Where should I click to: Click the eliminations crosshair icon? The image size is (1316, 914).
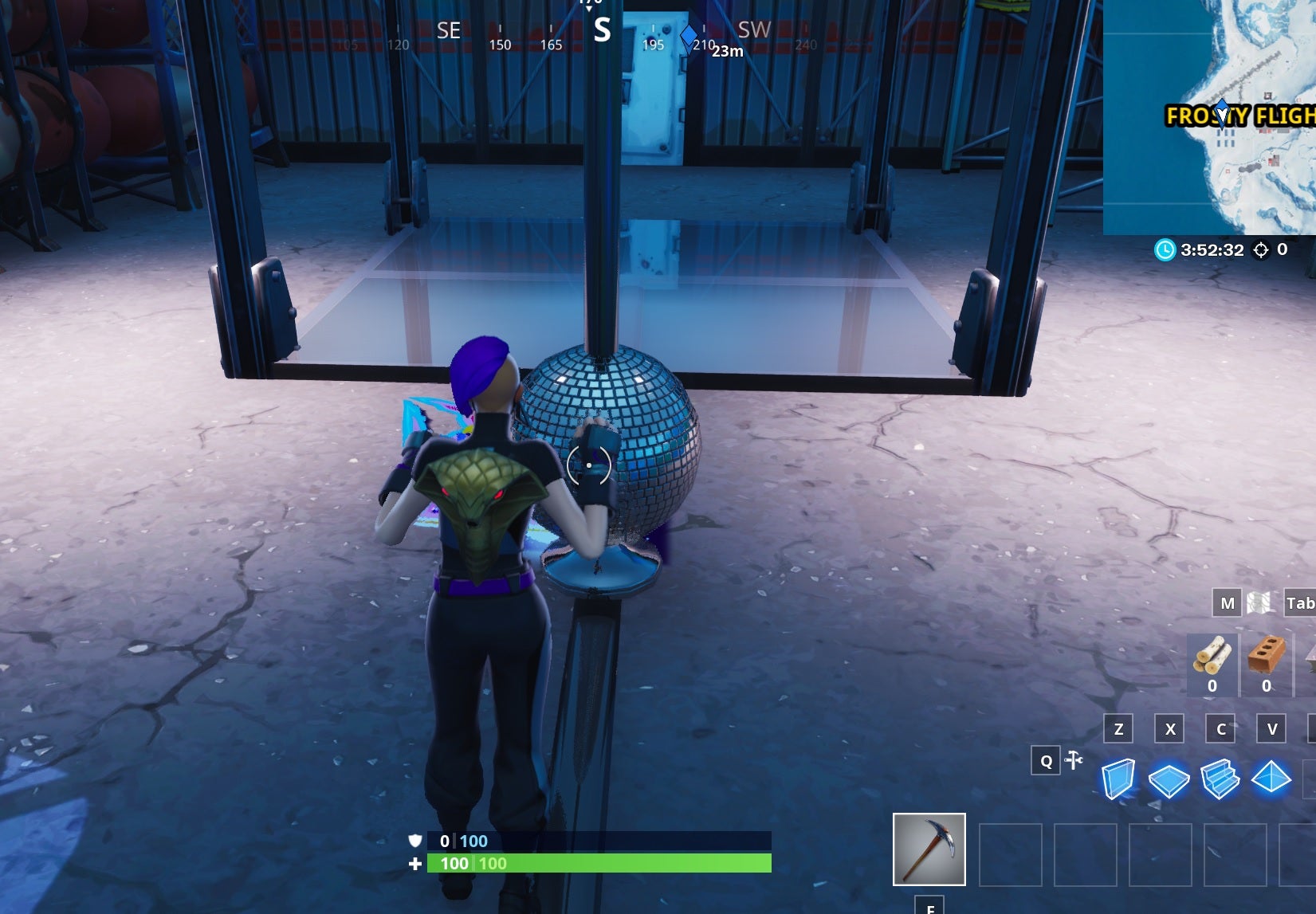[1259, 249]
